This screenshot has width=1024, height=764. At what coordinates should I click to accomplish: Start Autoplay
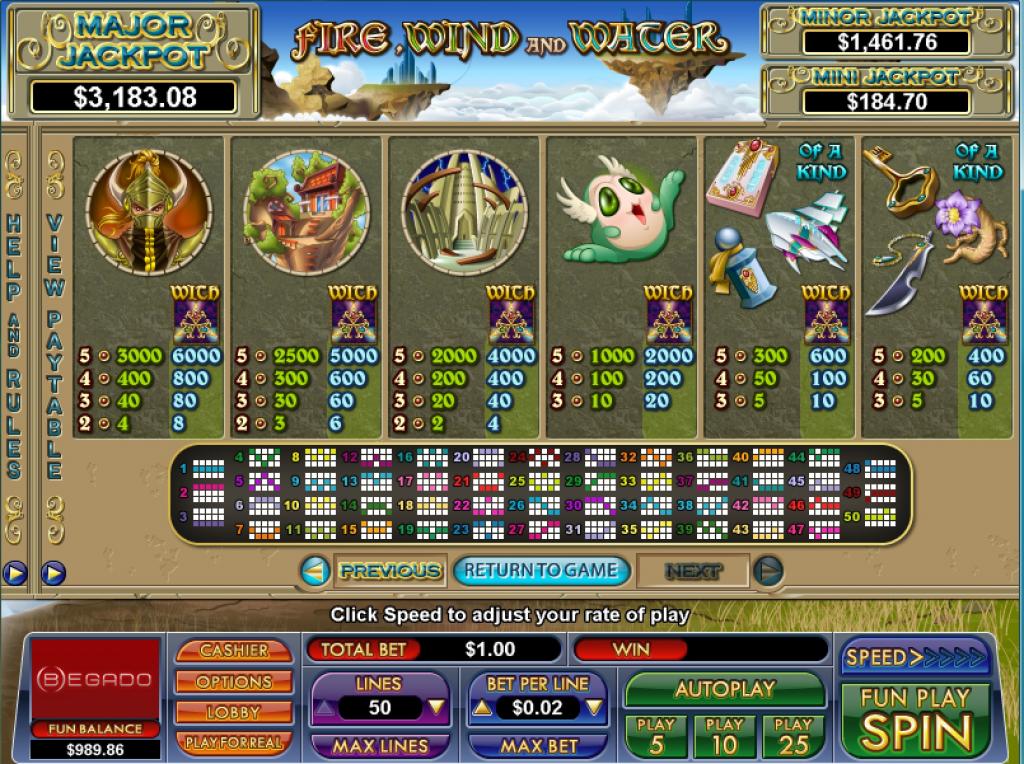tap(725, 689)
